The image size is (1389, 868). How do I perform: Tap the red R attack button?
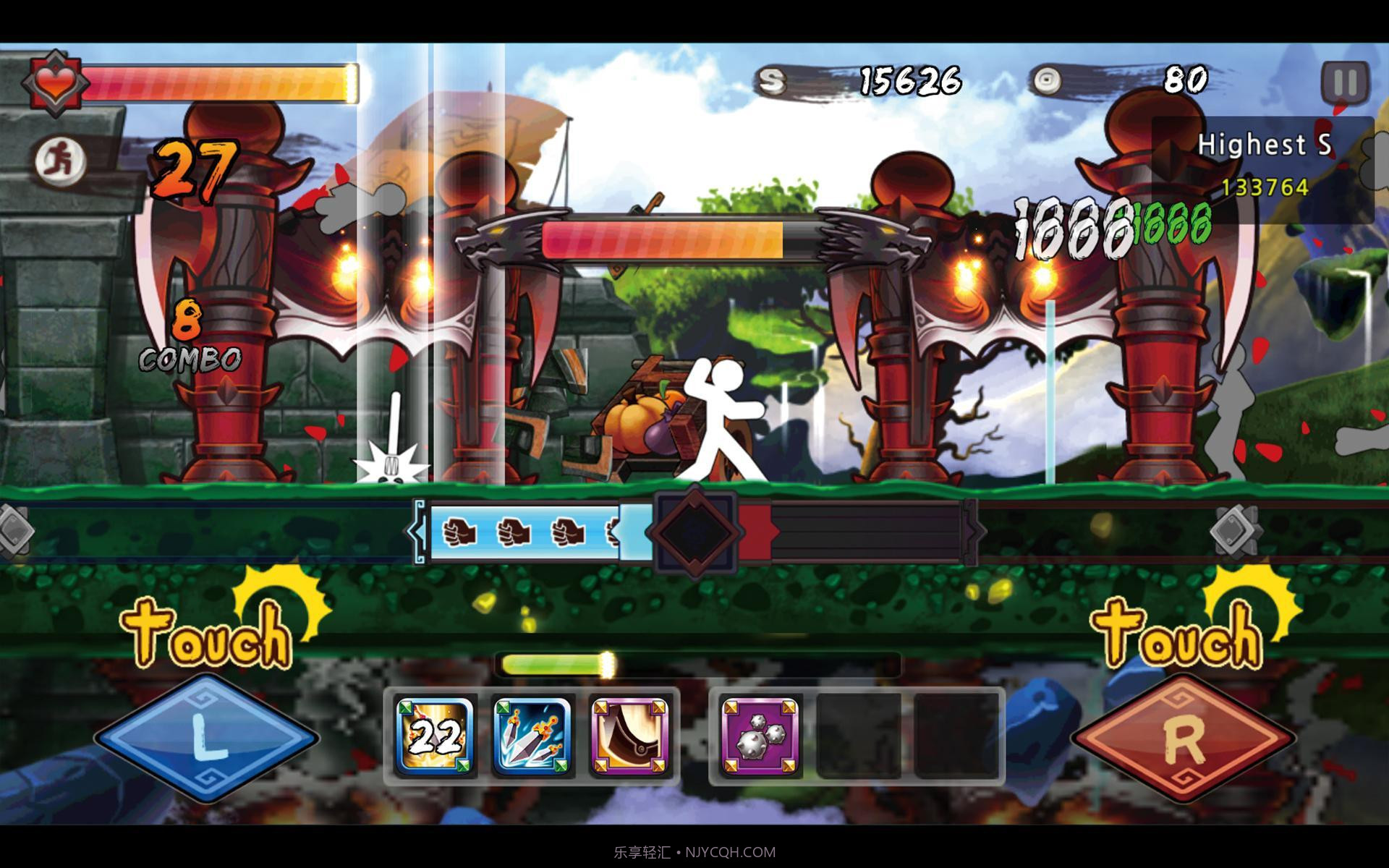point(1183,738)
